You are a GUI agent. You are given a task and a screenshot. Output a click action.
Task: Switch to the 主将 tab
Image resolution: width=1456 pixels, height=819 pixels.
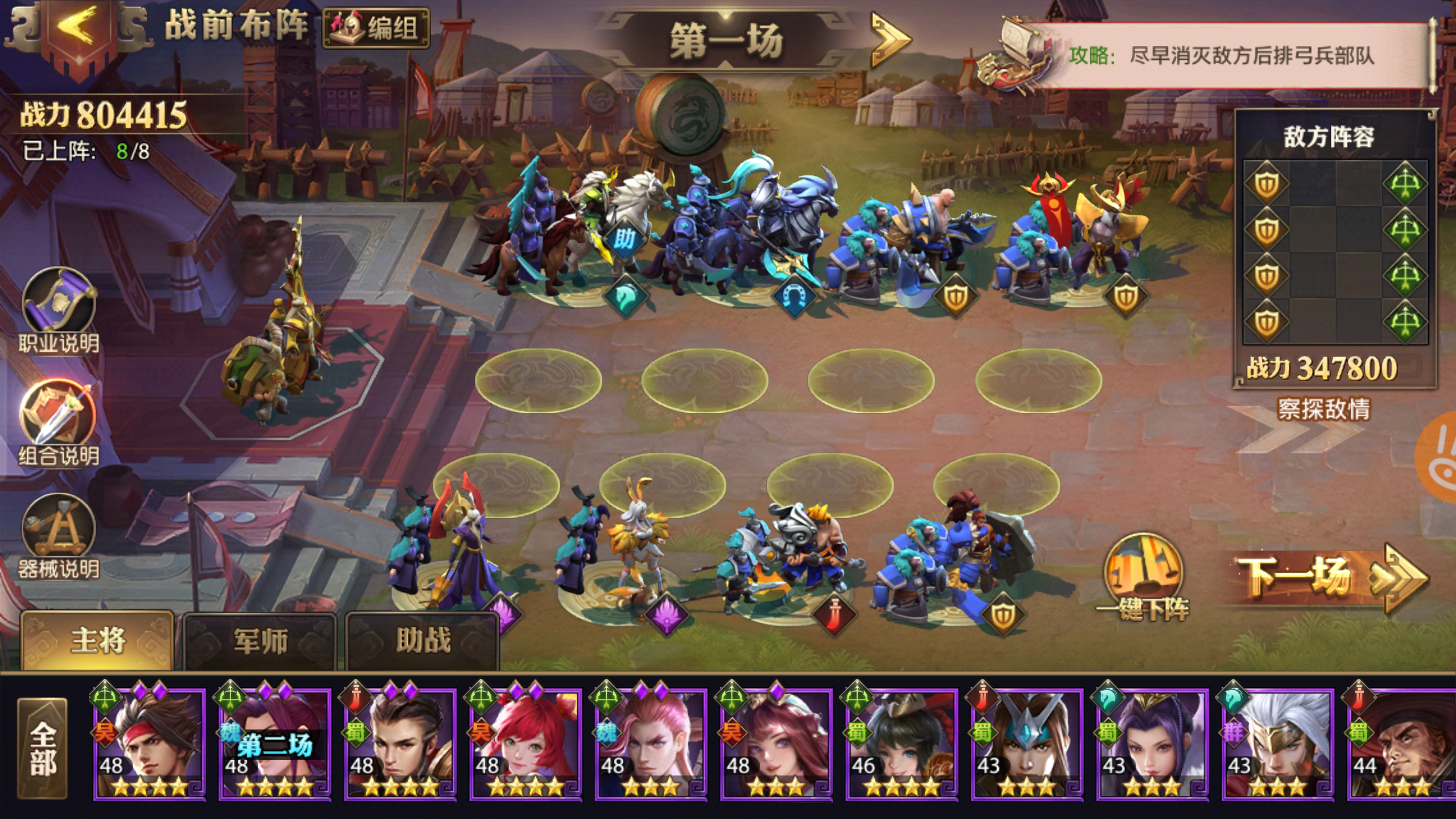point(97,640)
